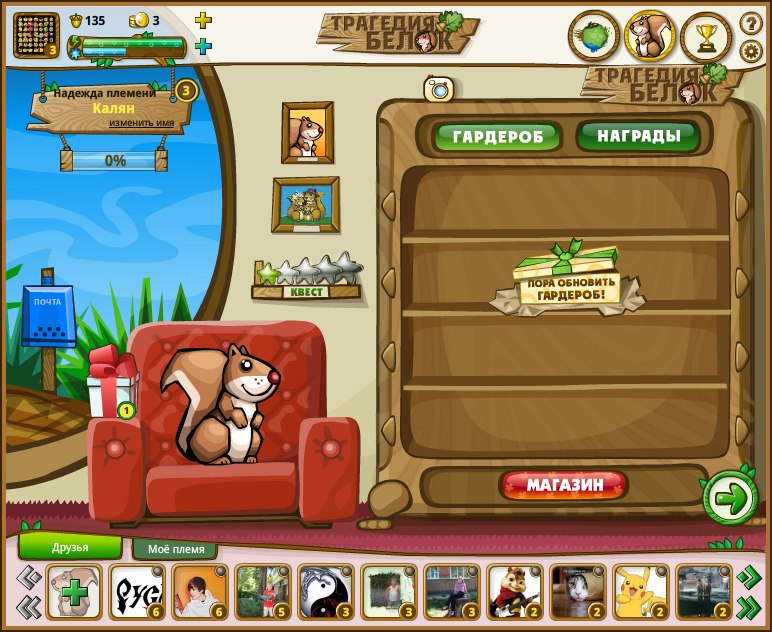Select the Pikachu friend avatar
This screenshot has height=632, width=772.
(636, 591)
